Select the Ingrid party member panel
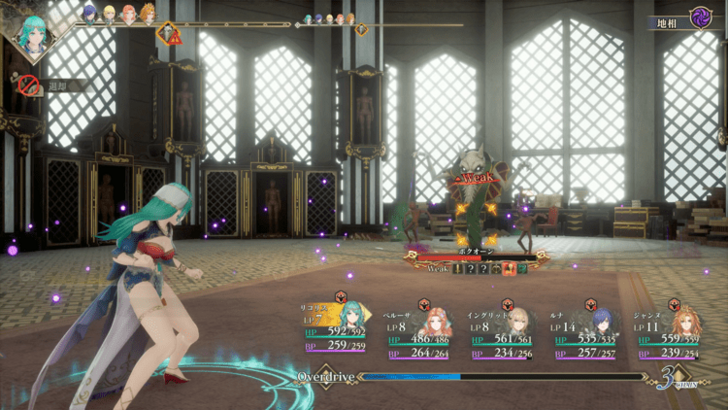 click(x=506, y=330)
